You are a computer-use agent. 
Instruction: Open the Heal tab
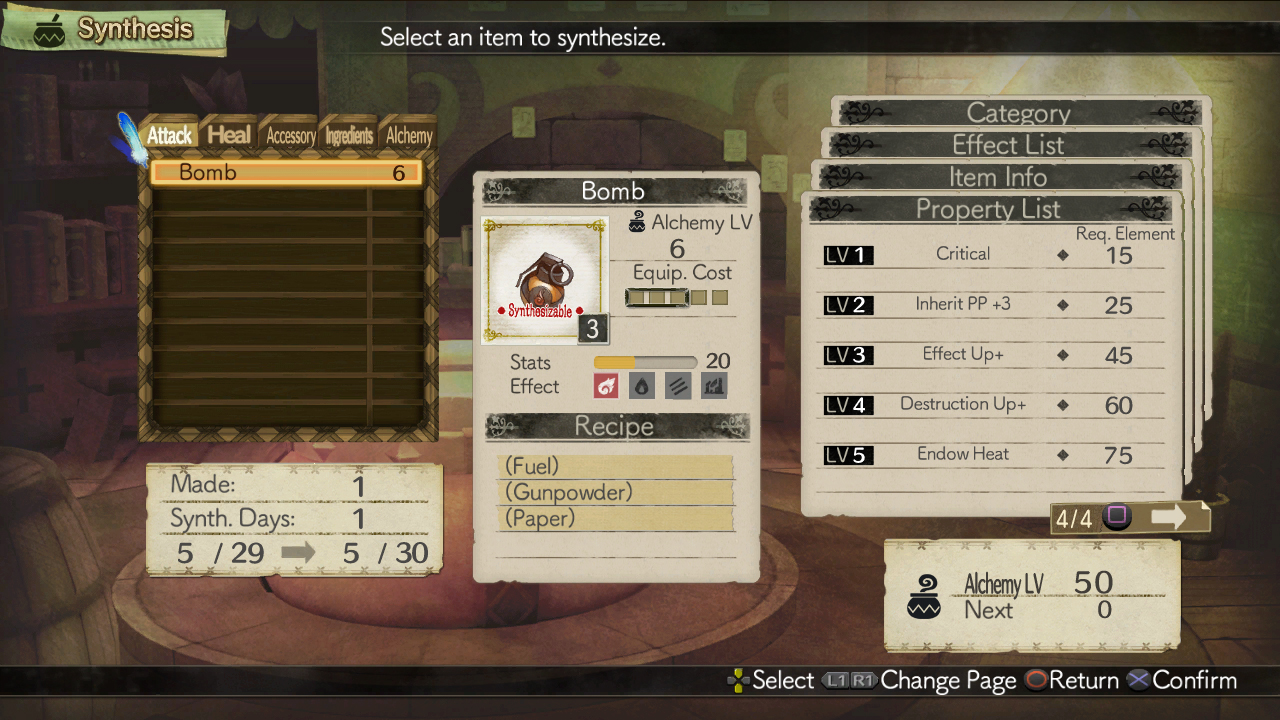click(229, 135)
